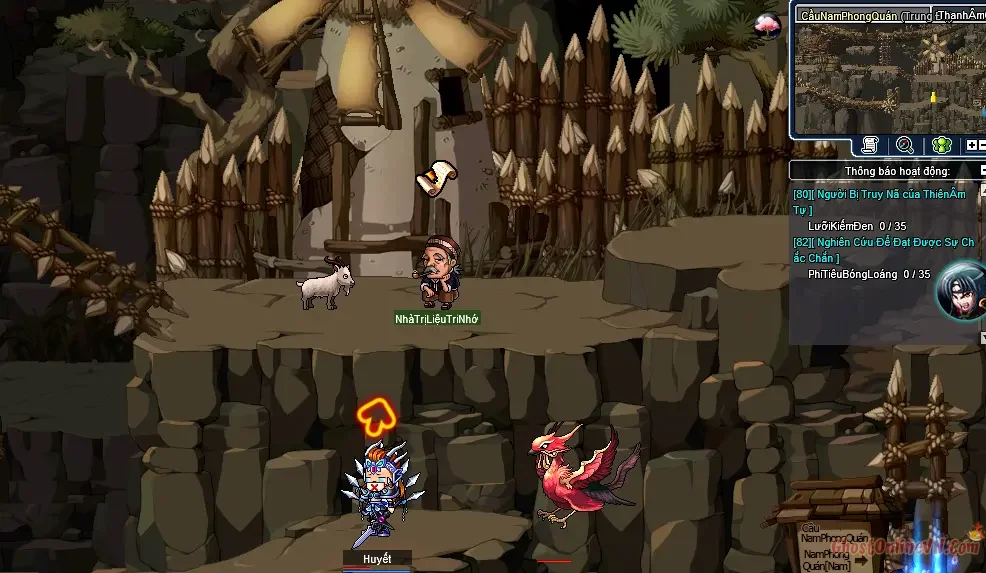Click the pink cloud icon beside minimap
Viewport: 986px width, 573px height.
click(x=768, y=26)
